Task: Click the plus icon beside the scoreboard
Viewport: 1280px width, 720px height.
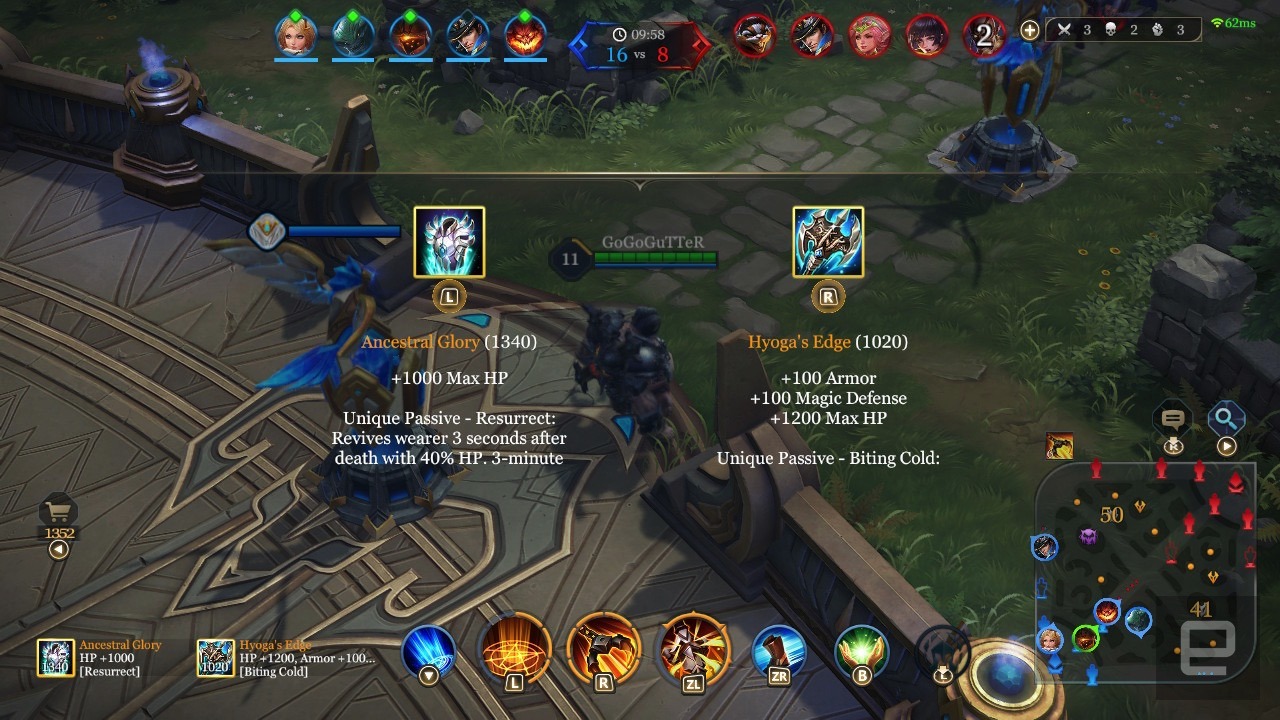Action: (x=1029, y=30)
